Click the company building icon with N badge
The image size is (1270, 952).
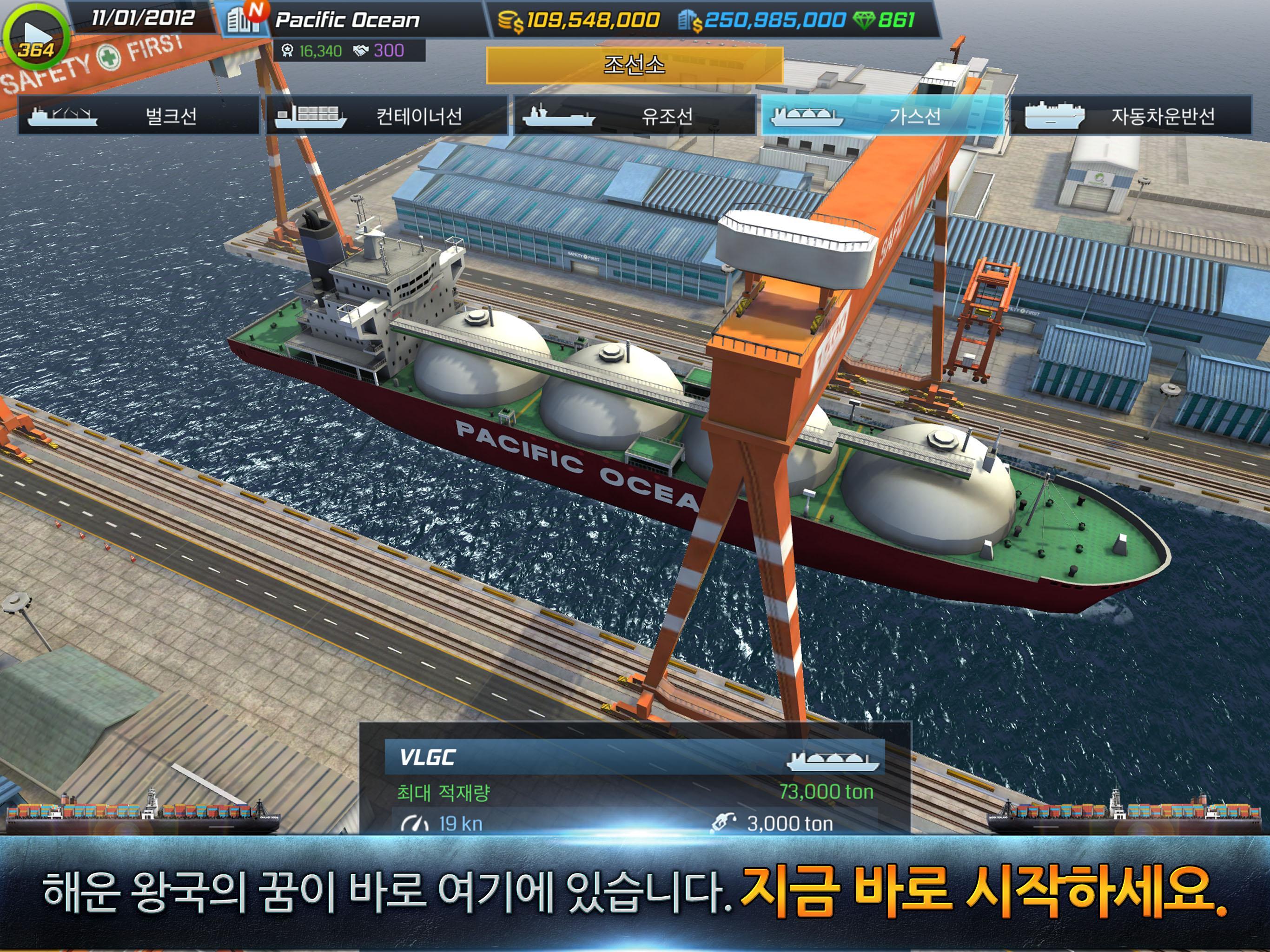pyautogui.click(x=244, y=18)
